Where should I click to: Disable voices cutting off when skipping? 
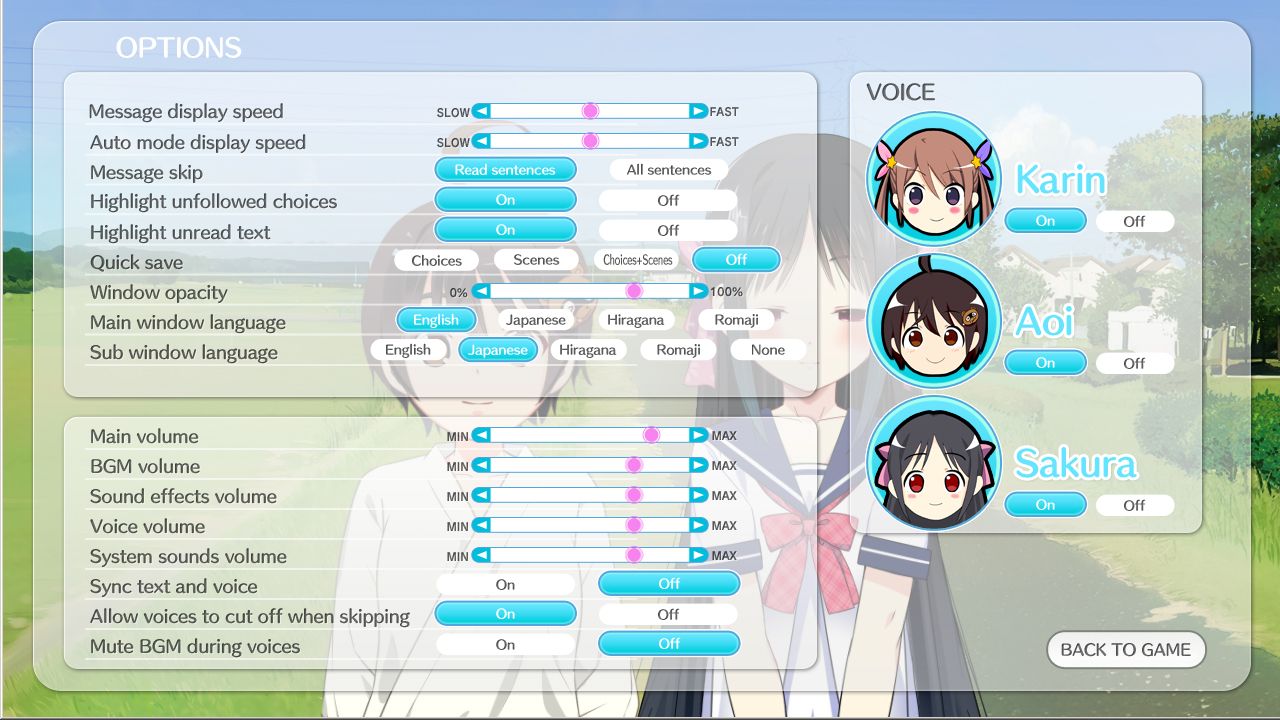coord(667,613)
